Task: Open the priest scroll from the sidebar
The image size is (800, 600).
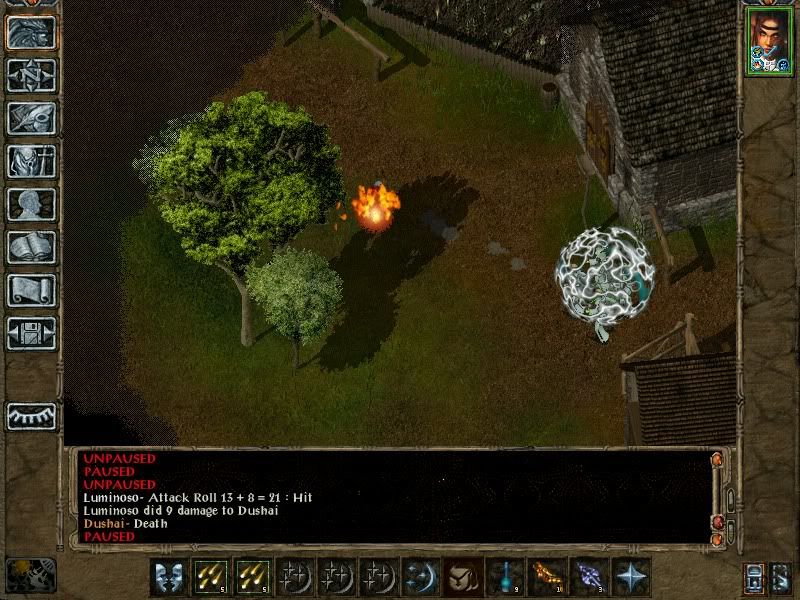Action: point(31,290)
